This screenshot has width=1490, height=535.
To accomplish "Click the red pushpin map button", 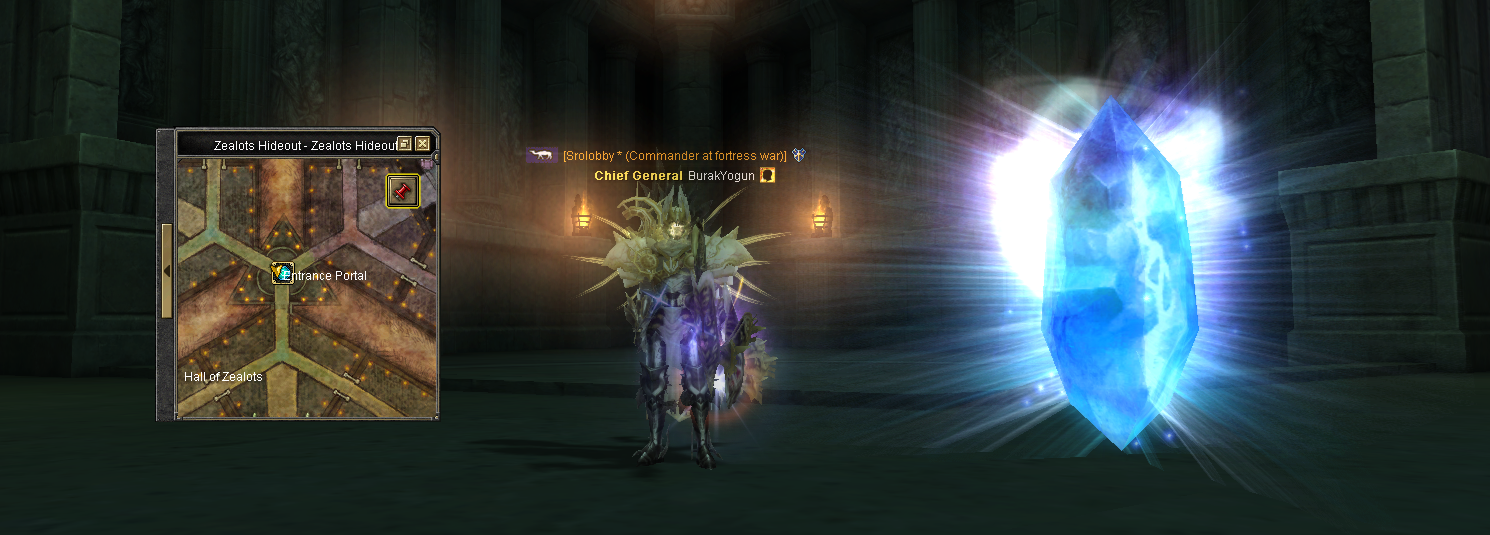I will (403, 190).
